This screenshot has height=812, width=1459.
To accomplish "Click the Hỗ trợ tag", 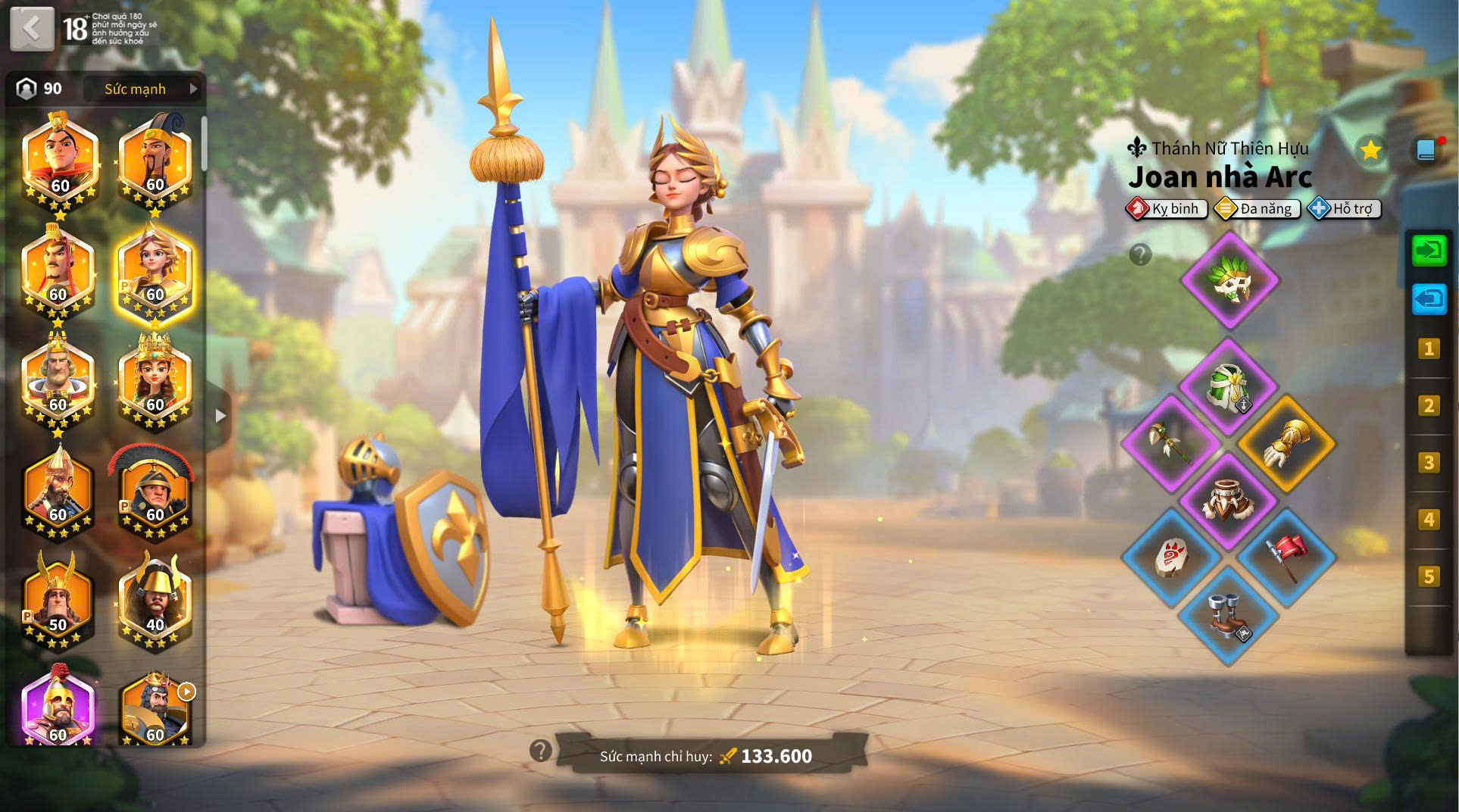I will click(1344, 208).
